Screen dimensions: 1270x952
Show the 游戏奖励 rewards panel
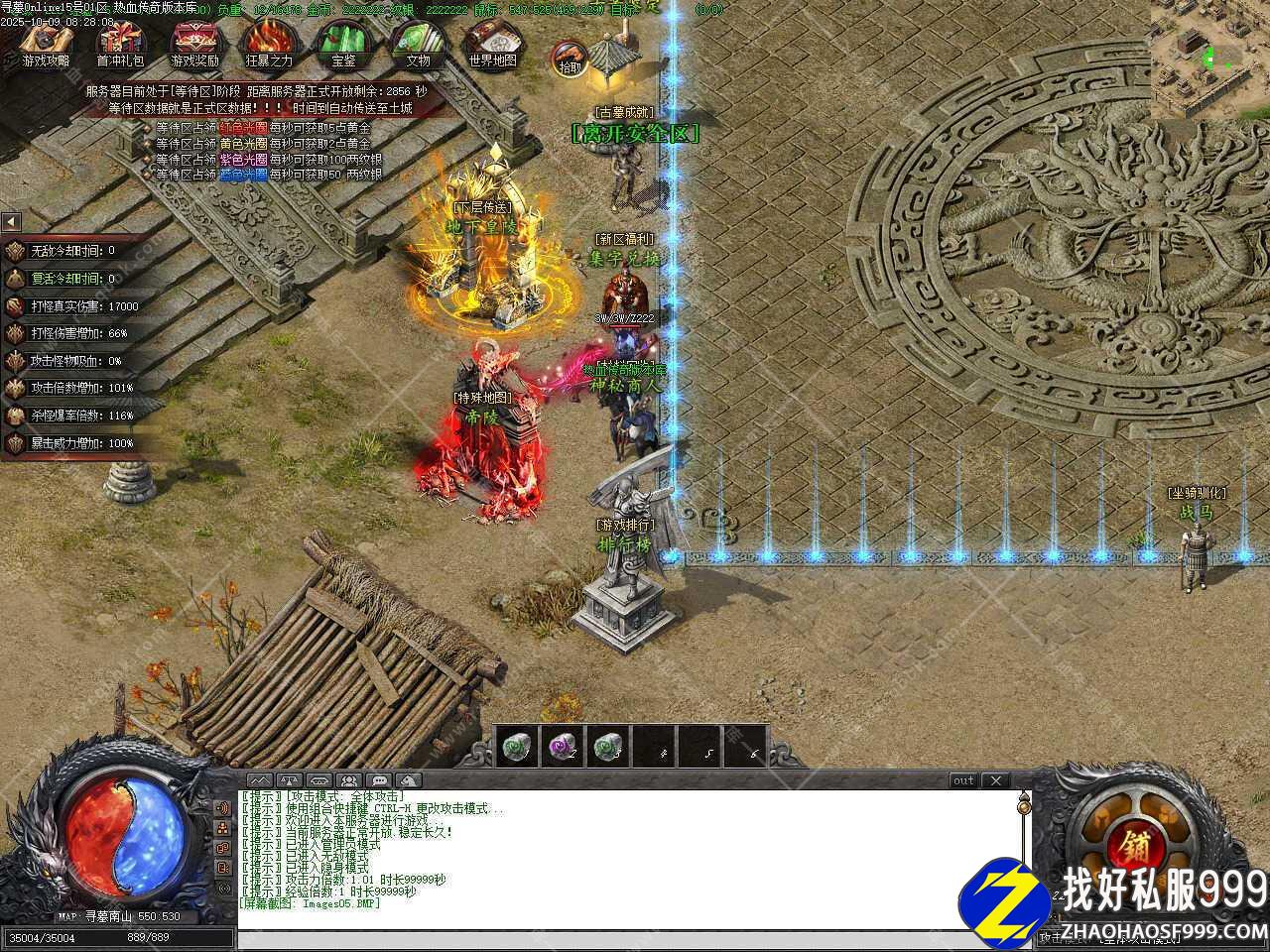[194, 41]
